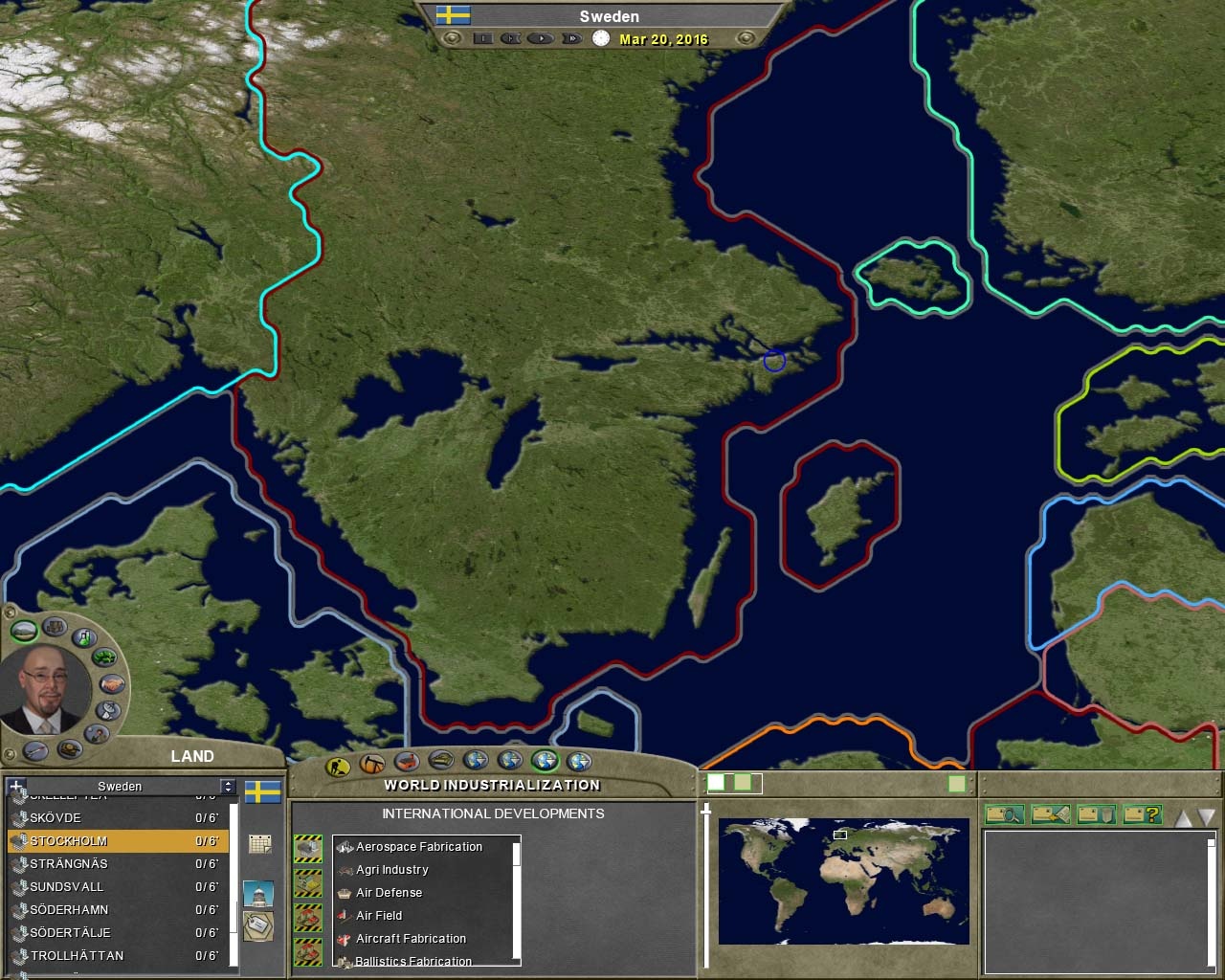
Task: Open the research flask icon in the radial menu
Action: (83, 636)
